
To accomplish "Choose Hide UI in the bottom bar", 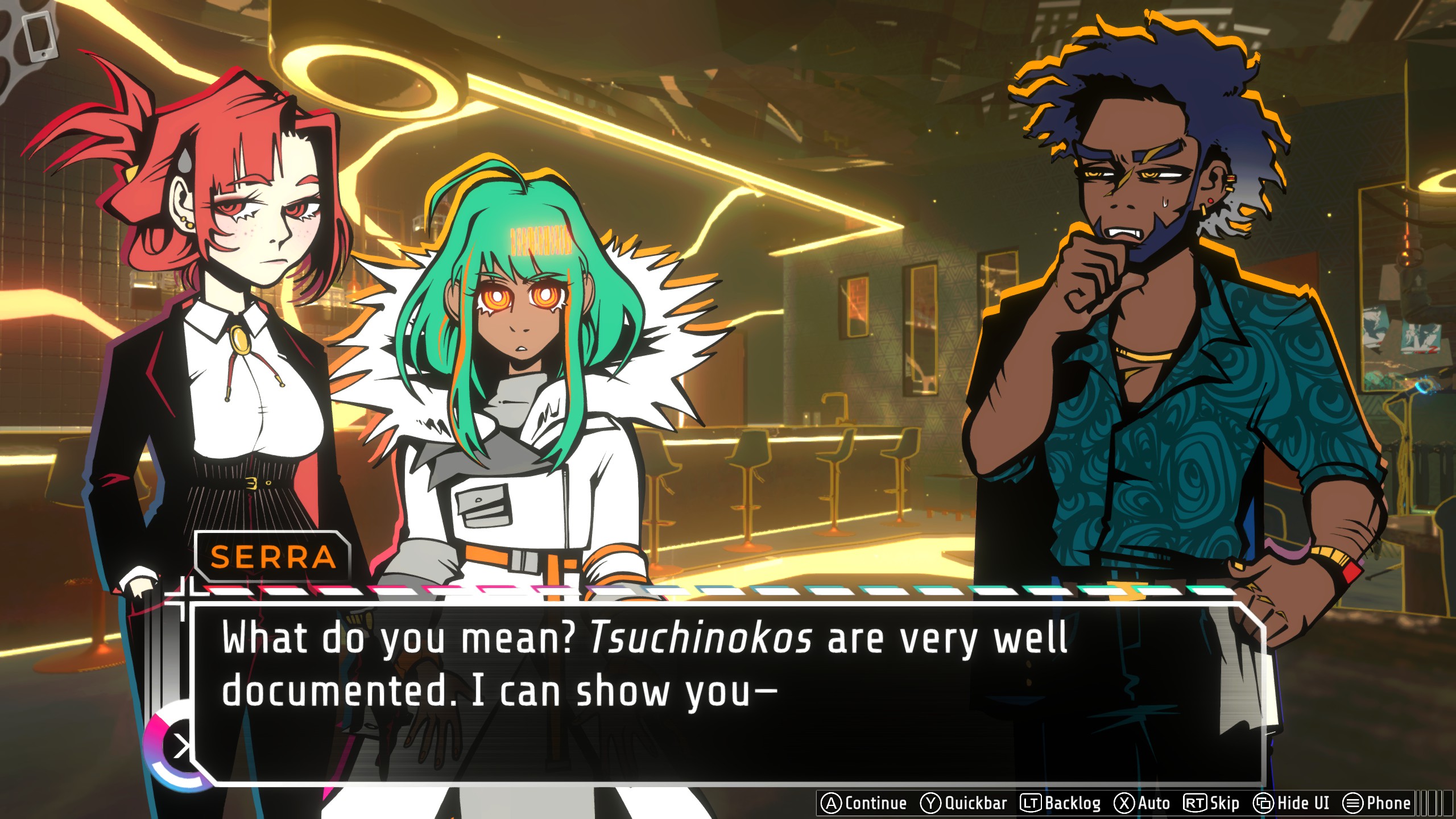I will coord(1292,803).
